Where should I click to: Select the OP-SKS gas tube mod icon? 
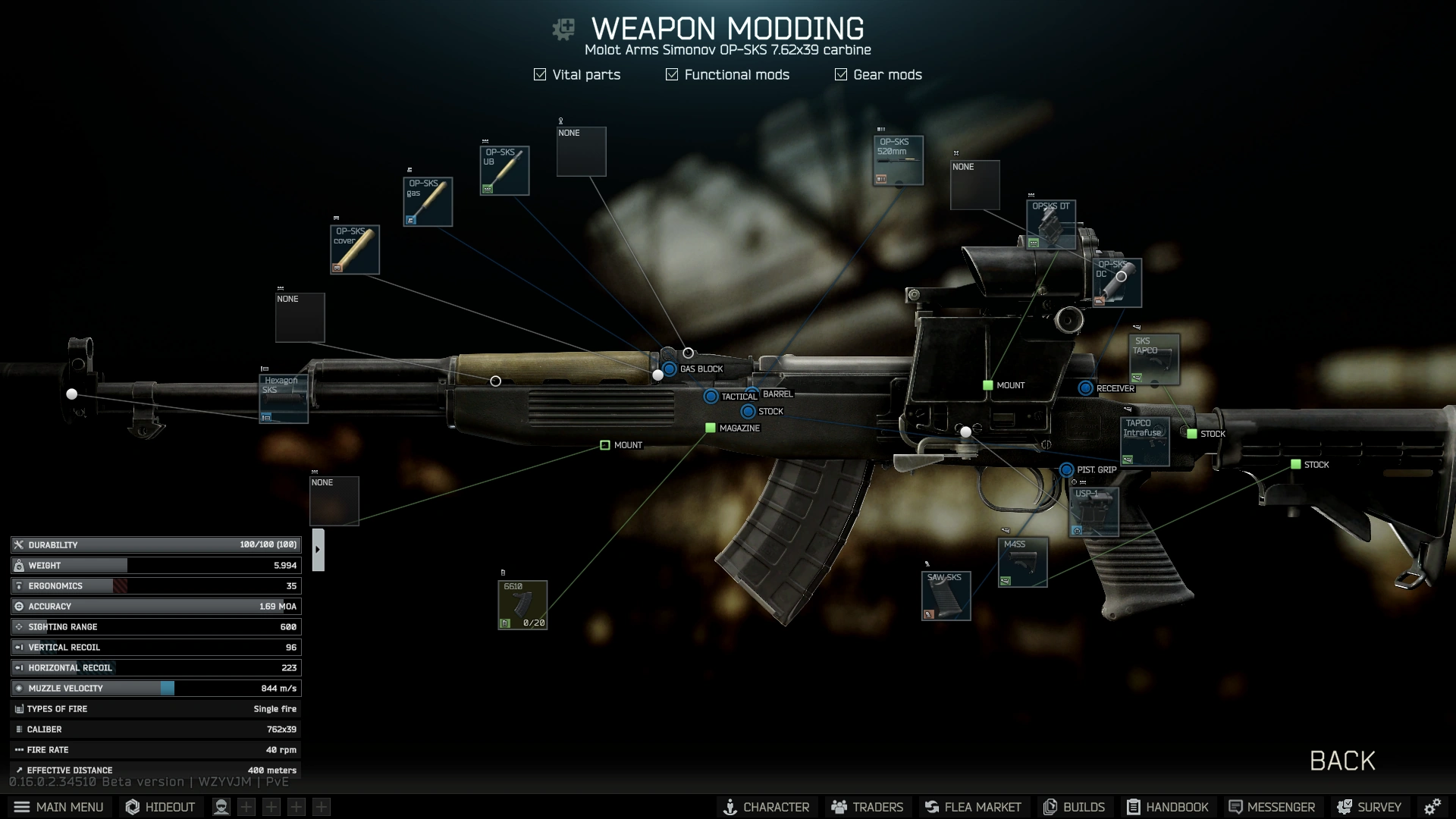click(x=427, y=201)
